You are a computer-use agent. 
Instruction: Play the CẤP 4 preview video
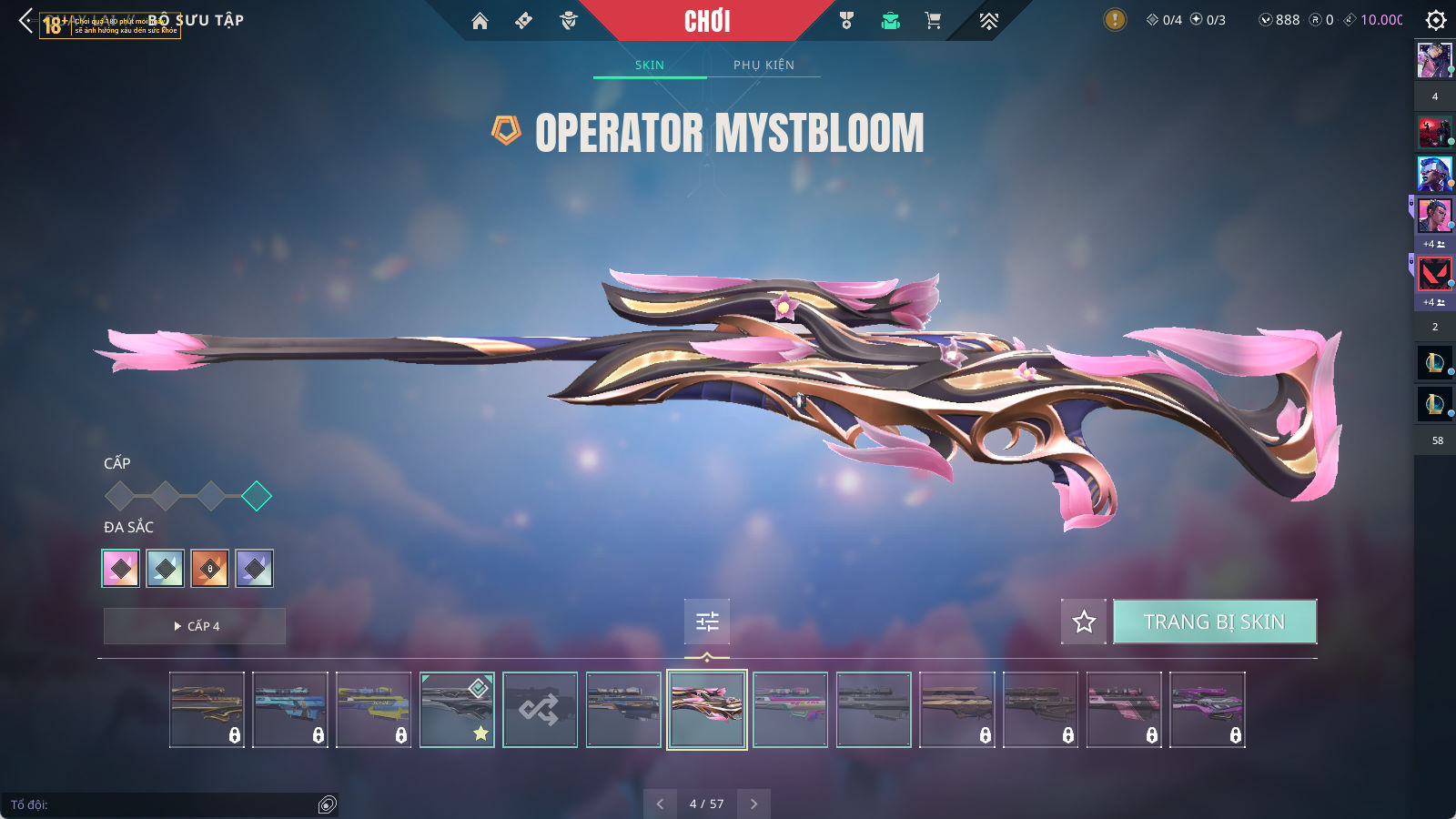195,626
